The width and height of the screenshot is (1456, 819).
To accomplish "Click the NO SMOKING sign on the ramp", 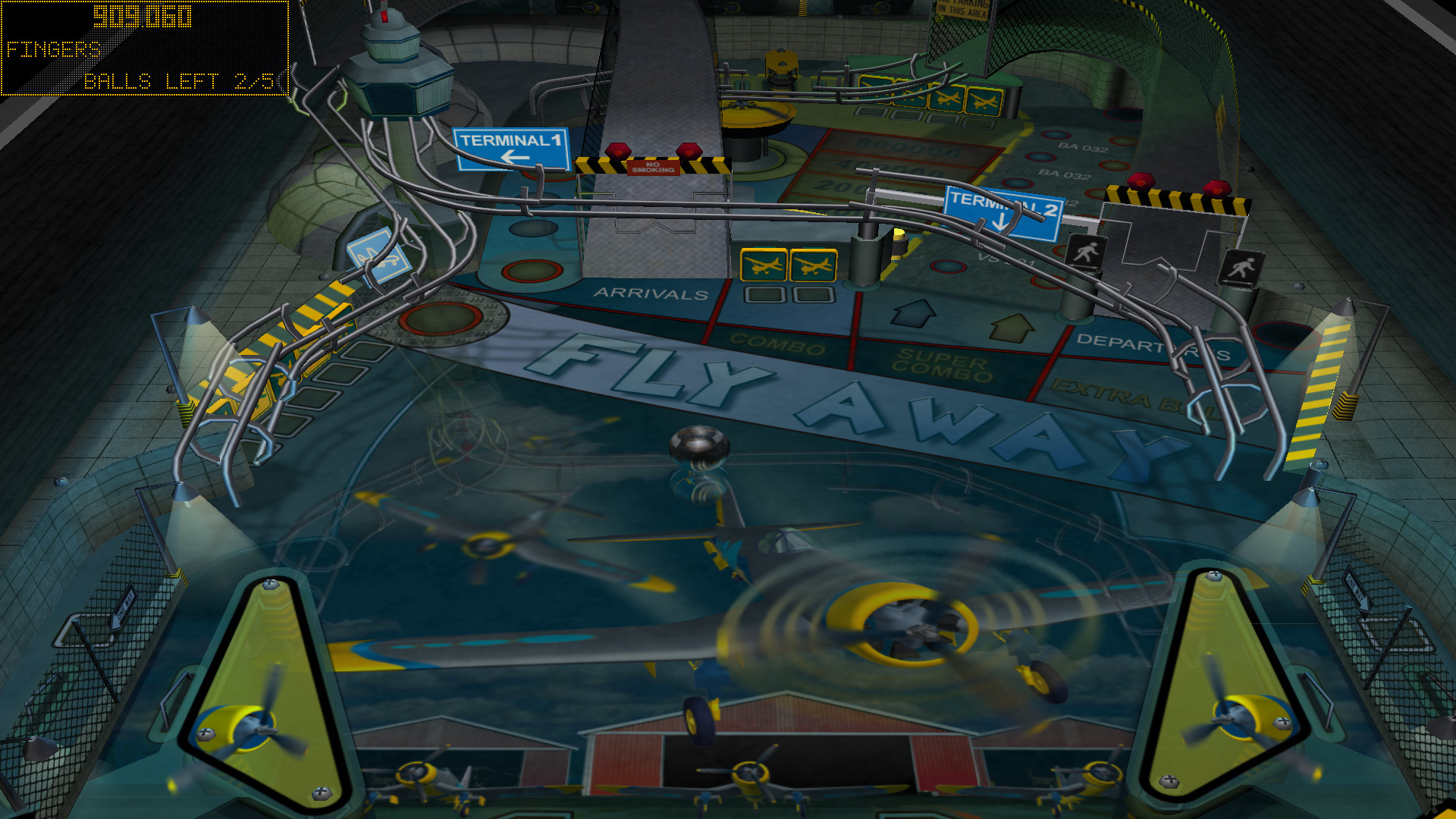I will [652, 166].
